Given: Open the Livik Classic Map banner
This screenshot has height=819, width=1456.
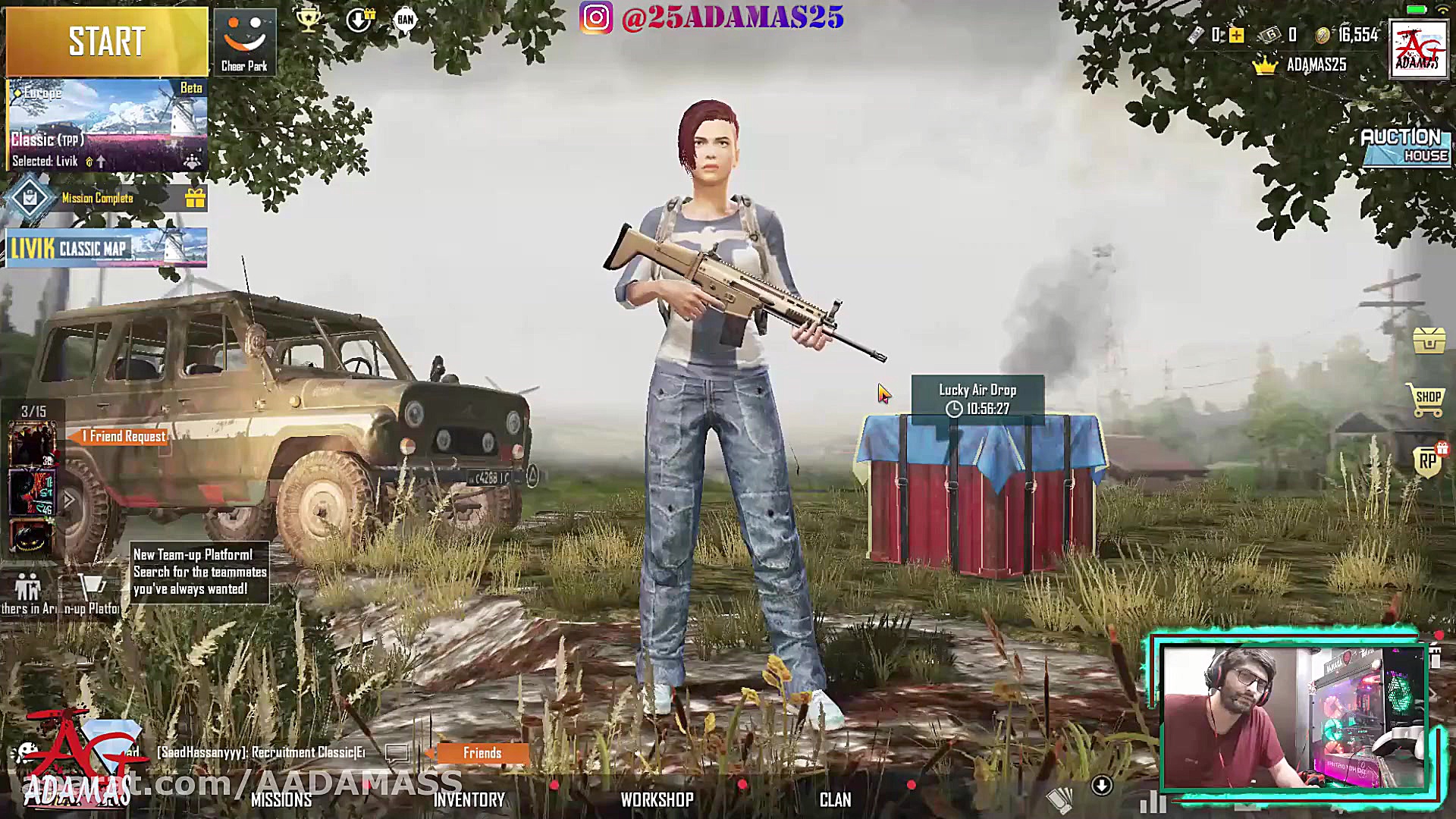Looking at the screenshot, I should [x=106, y=248].
